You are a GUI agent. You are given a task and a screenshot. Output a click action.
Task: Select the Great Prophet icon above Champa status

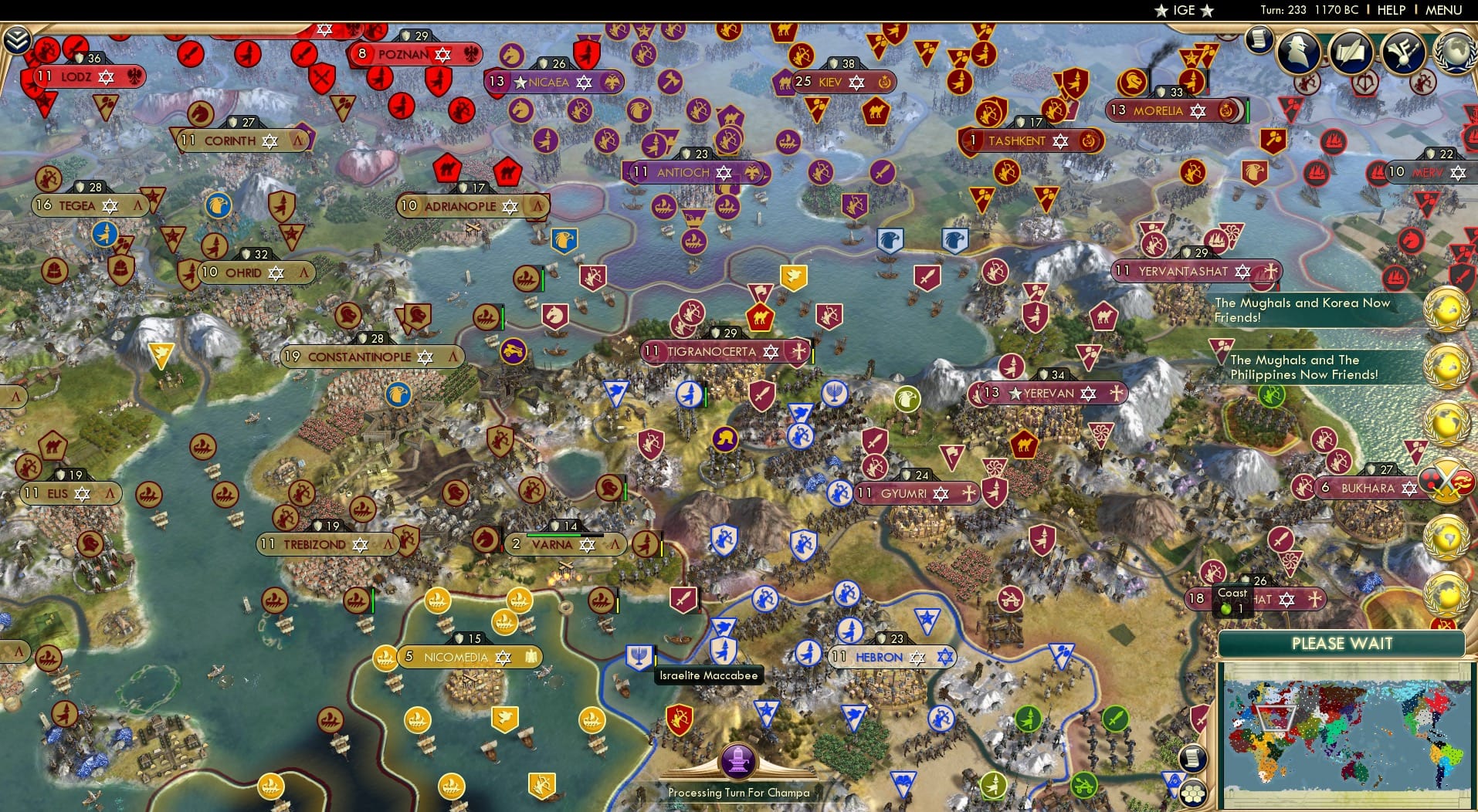click(x=739, y=759)
